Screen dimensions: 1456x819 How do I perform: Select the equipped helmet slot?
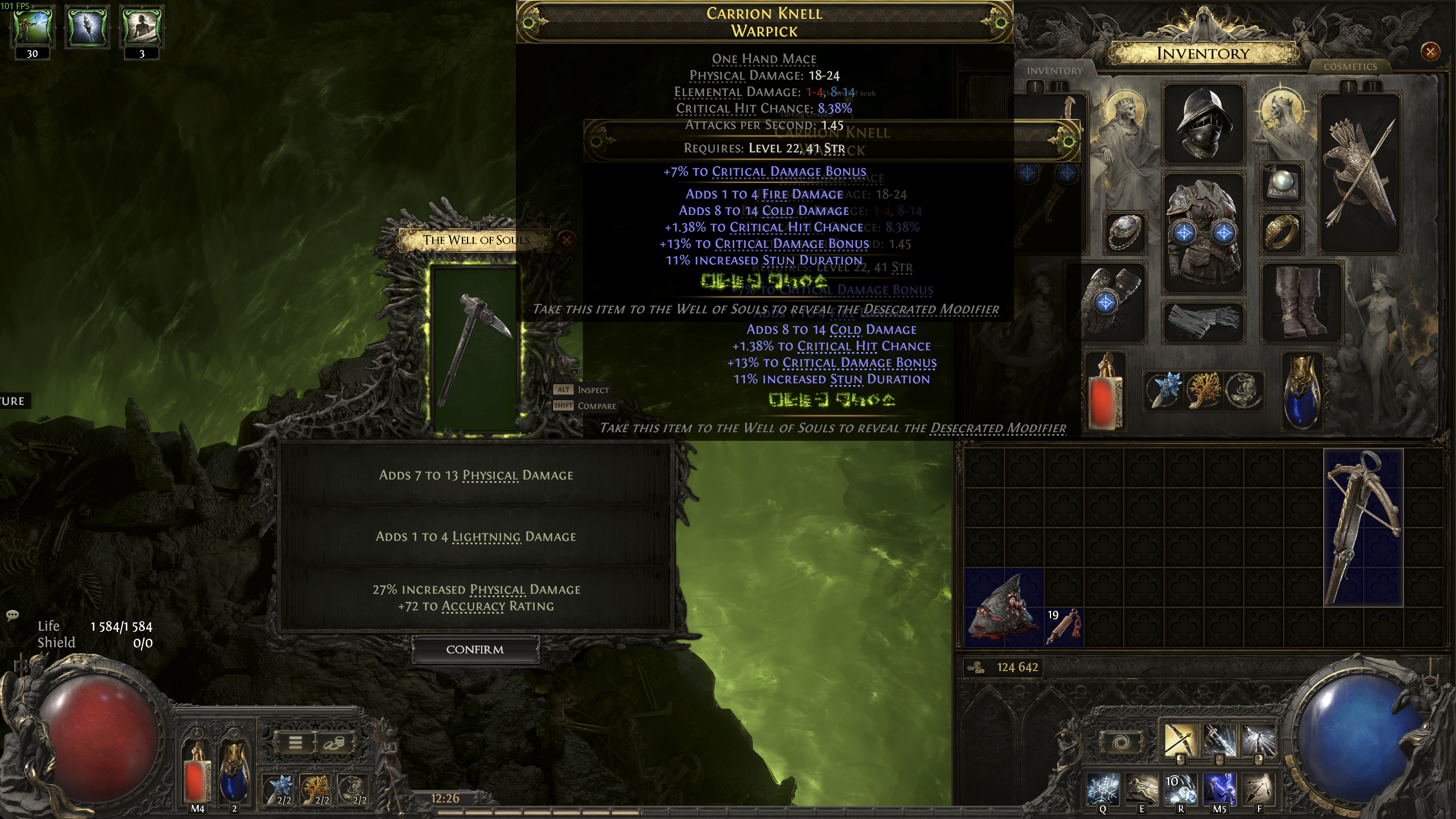pos(1203,124)
